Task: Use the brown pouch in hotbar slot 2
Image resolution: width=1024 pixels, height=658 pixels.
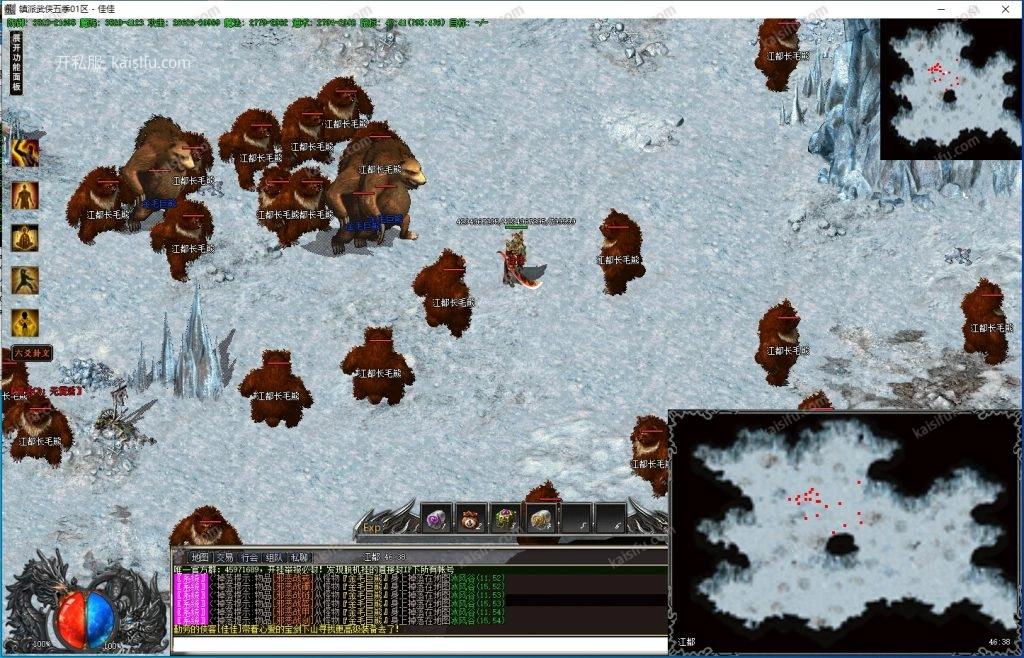Action: click(x=471, y=518)
